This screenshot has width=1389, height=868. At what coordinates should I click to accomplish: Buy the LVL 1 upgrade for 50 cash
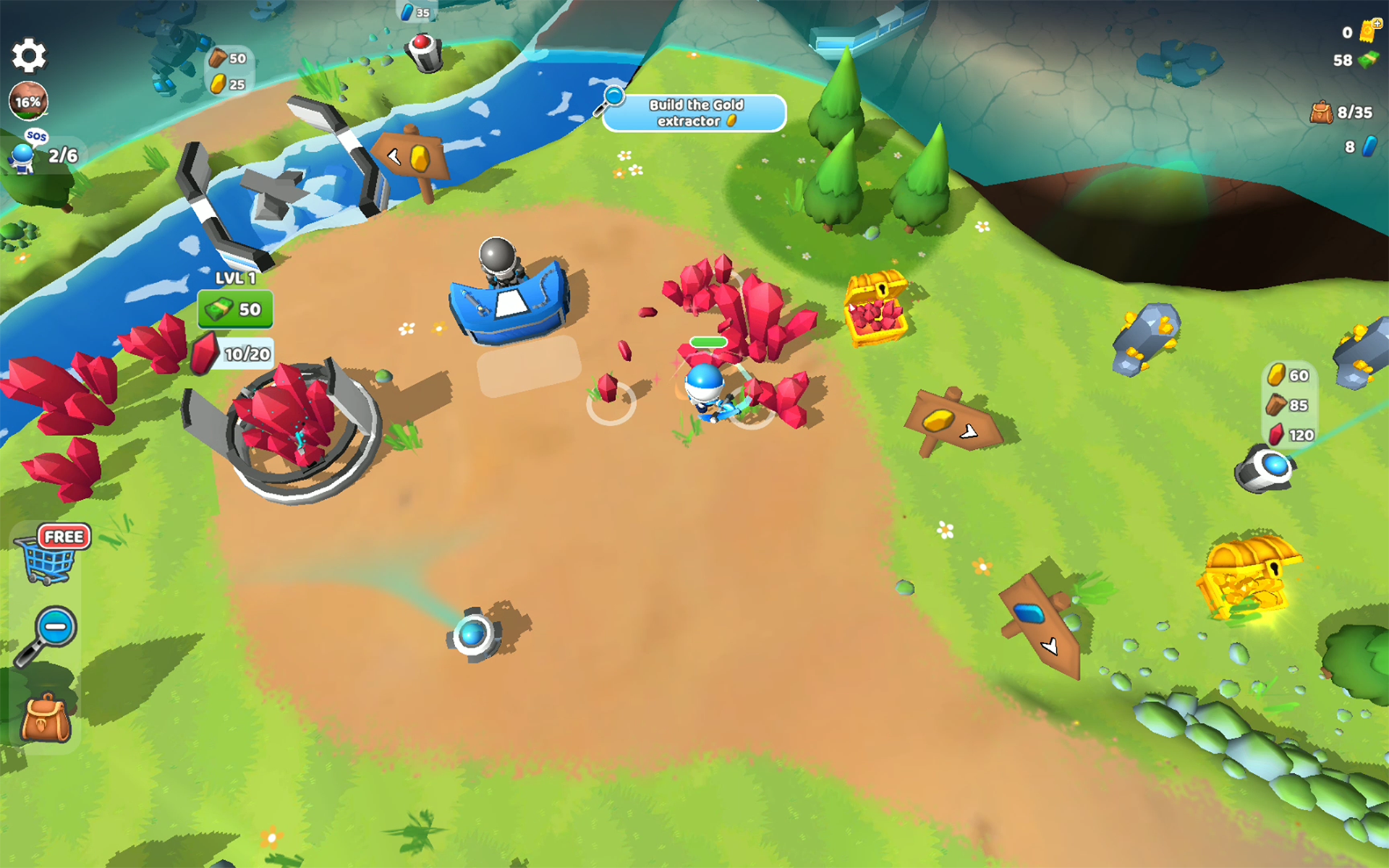(235, 310)
